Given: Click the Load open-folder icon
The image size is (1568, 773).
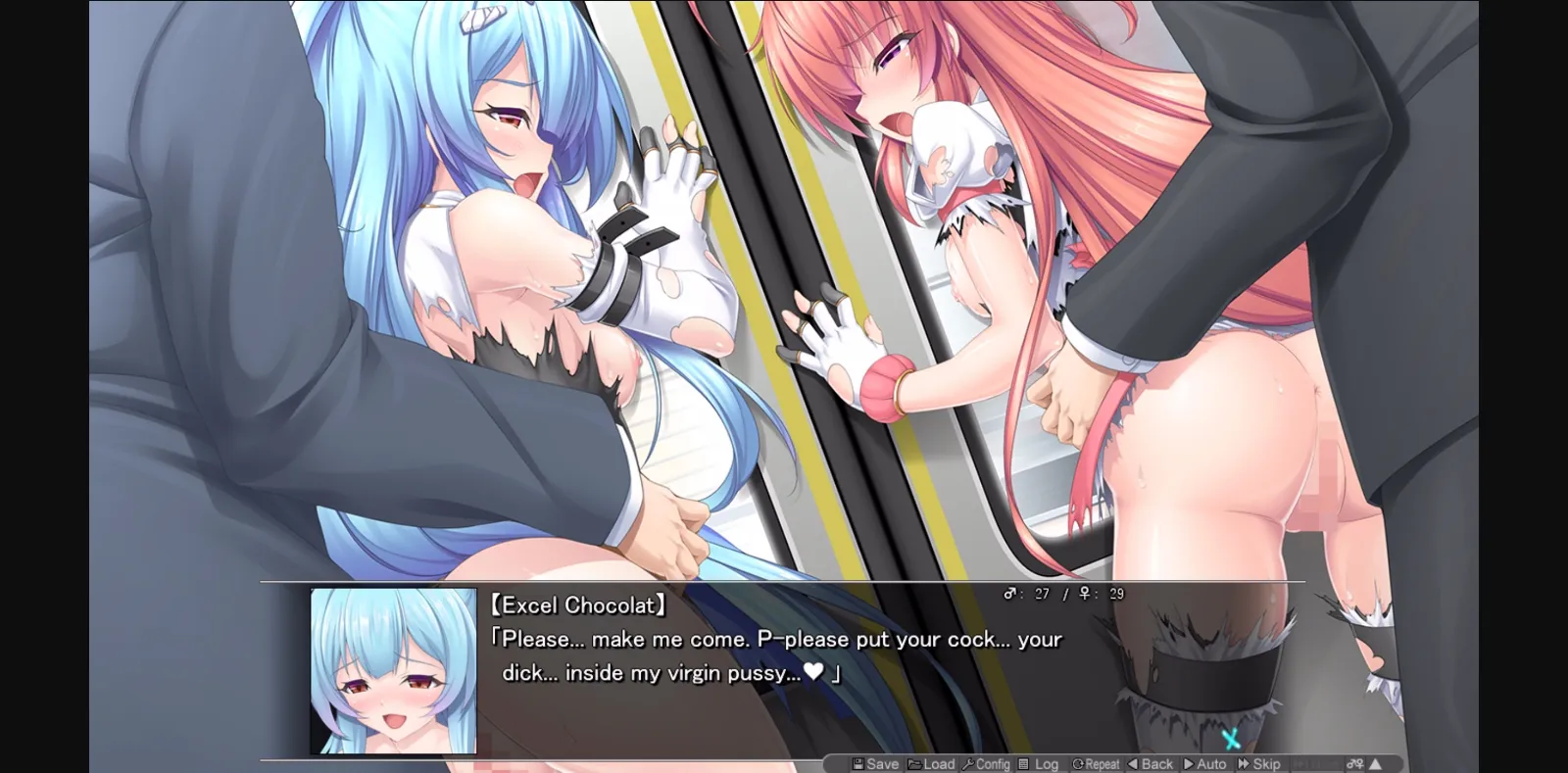Looking at the screenshot, I should 913,764.
